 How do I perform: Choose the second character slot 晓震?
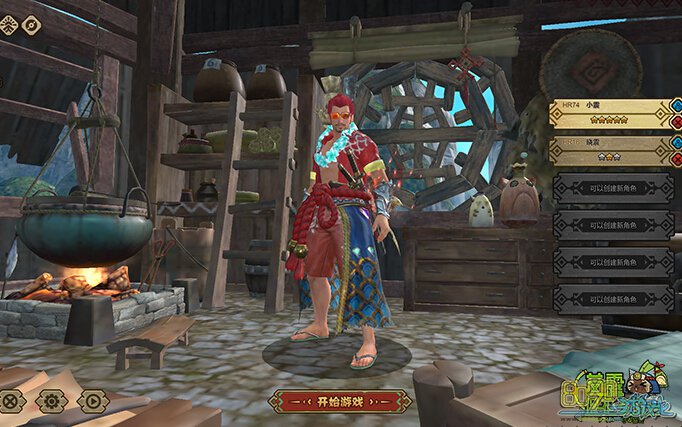[608, 150]
